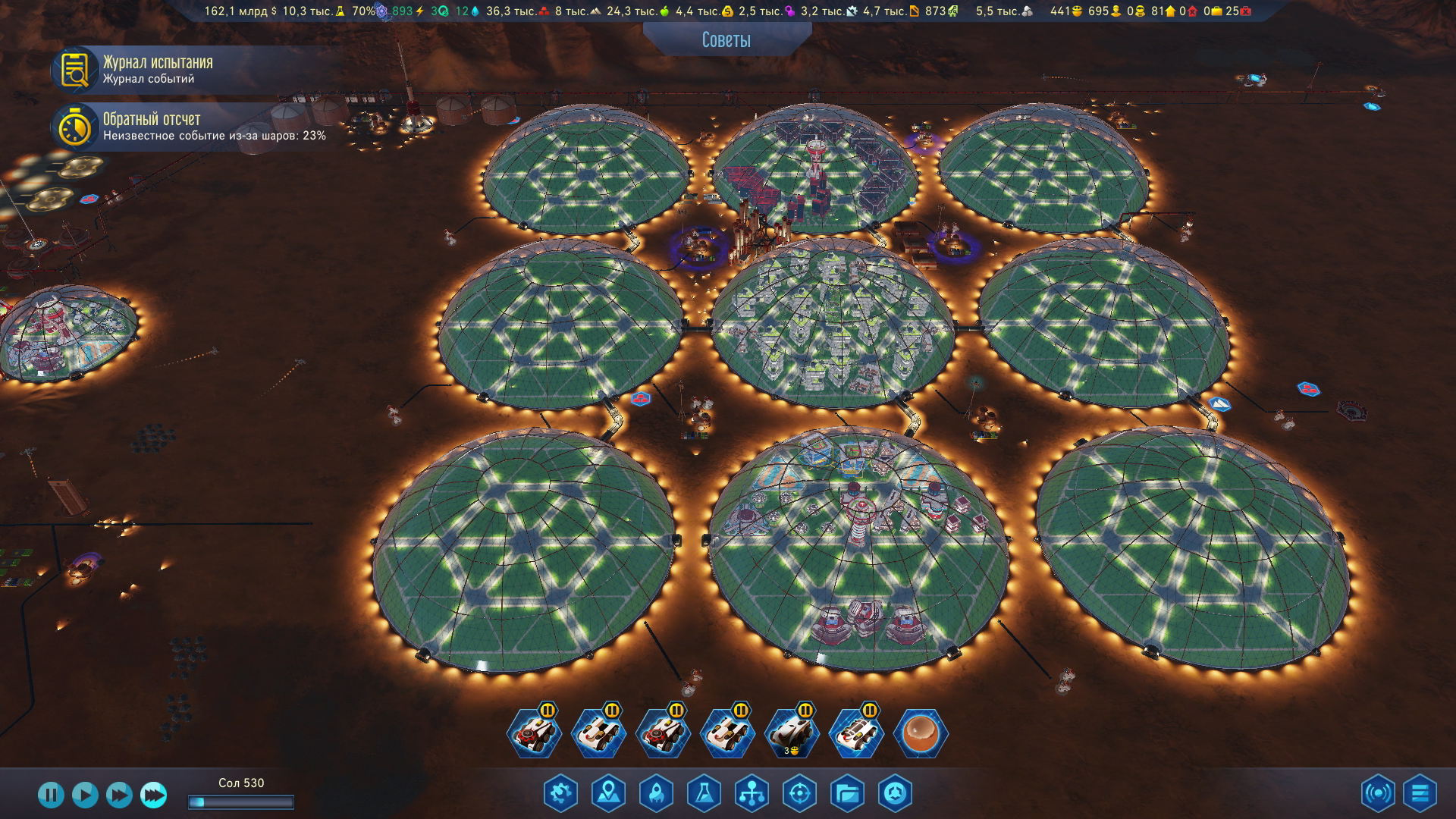Open the Советы hints panel

coord(726,39)
